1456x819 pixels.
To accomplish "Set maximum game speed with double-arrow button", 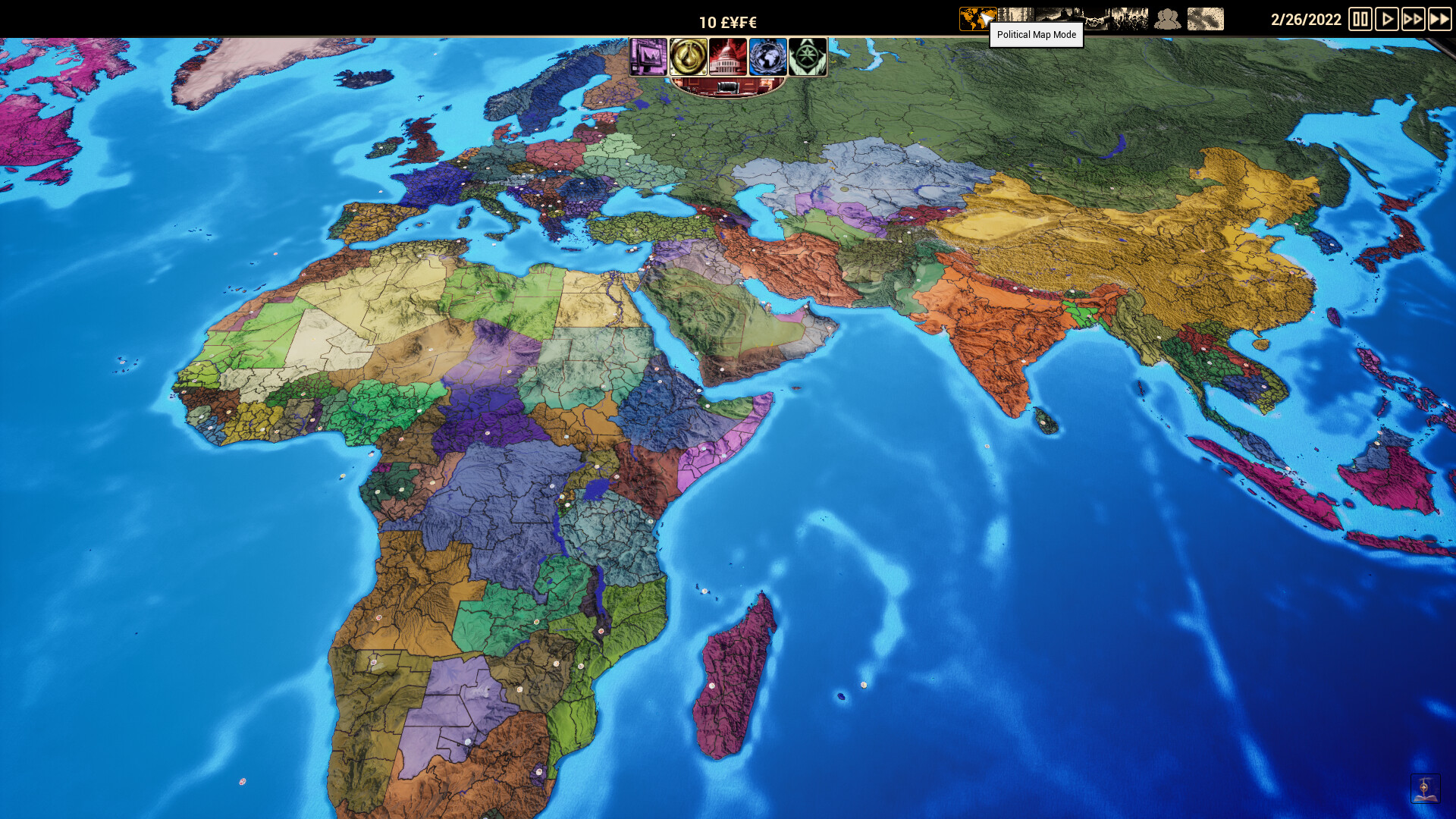I will [x=1439, y=20].
